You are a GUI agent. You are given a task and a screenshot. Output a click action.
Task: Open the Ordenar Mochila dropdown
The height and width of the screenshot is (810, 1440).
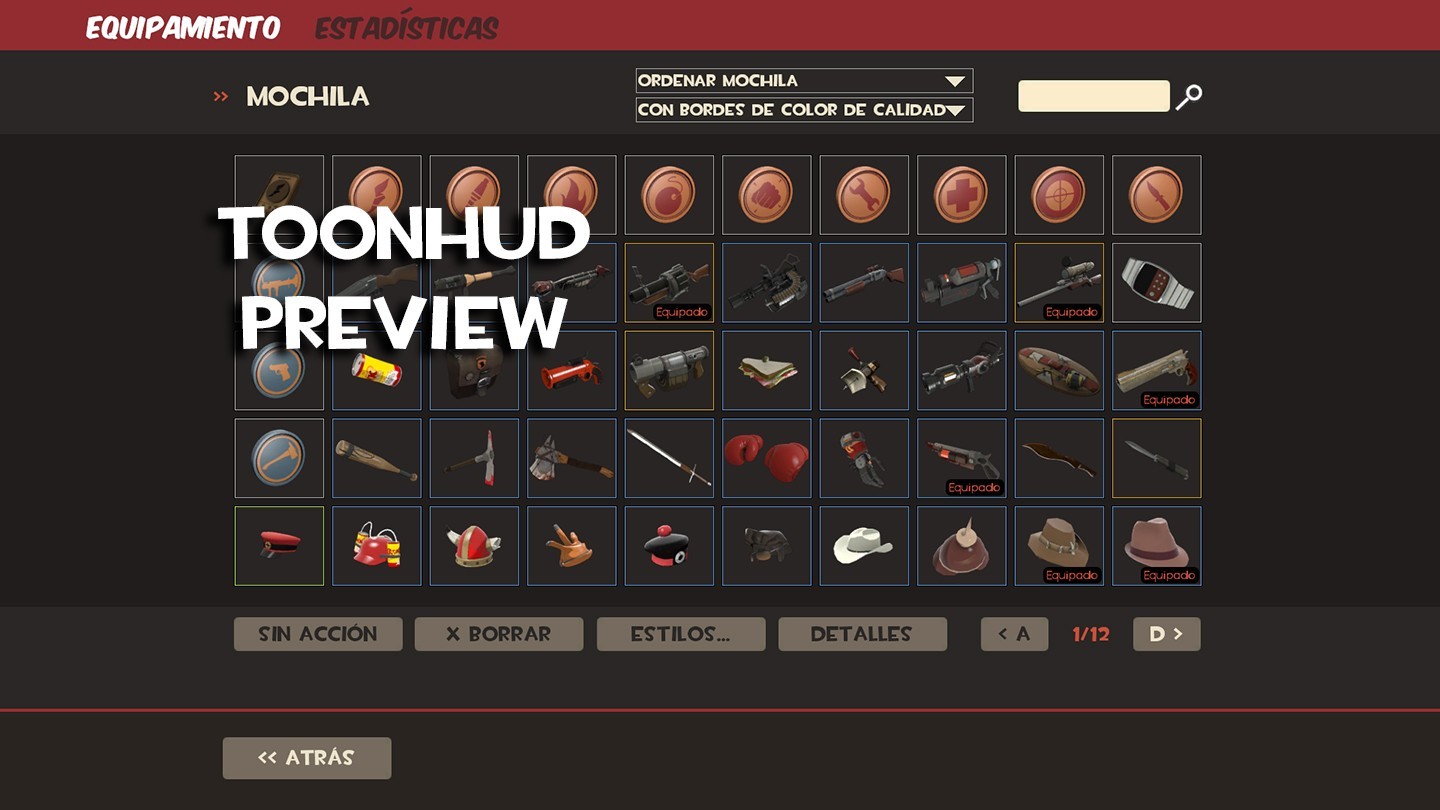803,80
